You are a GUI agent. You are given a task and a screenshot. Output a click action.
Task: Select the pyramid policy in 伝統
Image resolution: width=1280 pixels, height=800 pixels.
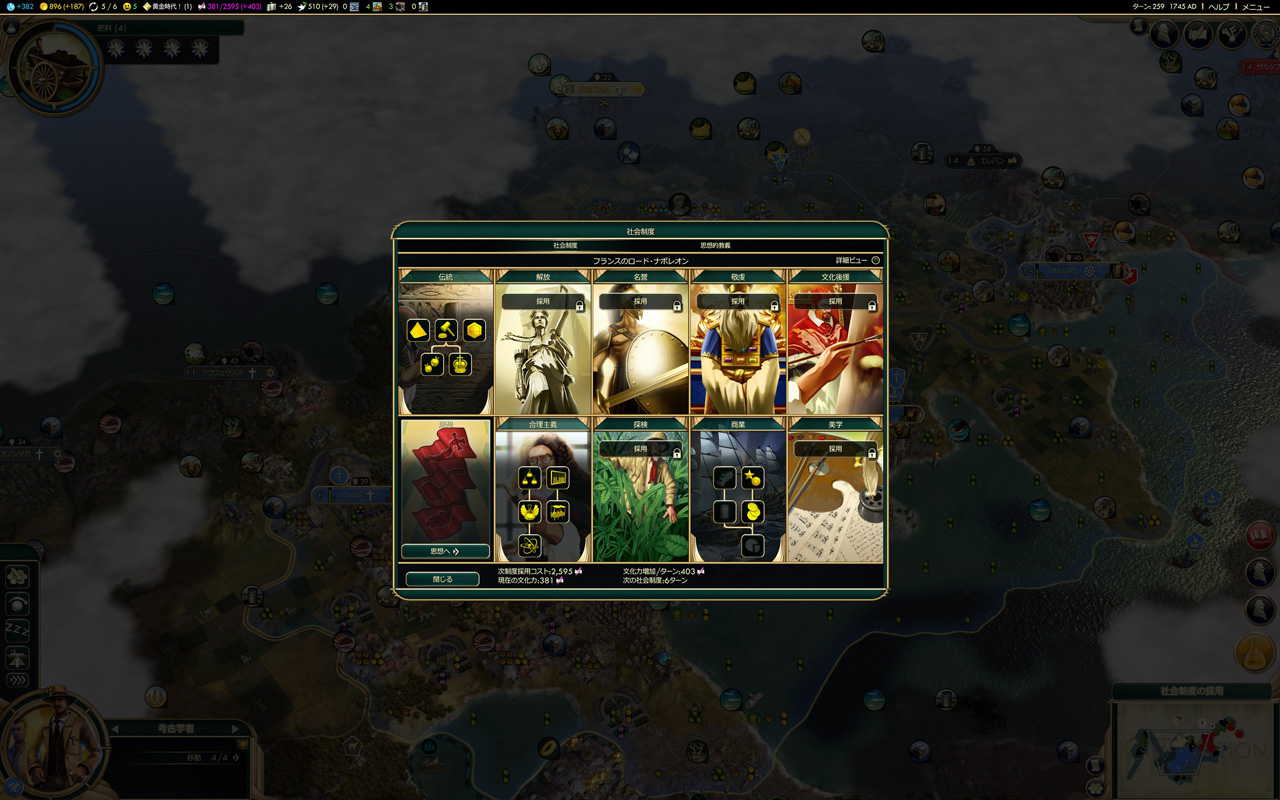coord(418,330)
